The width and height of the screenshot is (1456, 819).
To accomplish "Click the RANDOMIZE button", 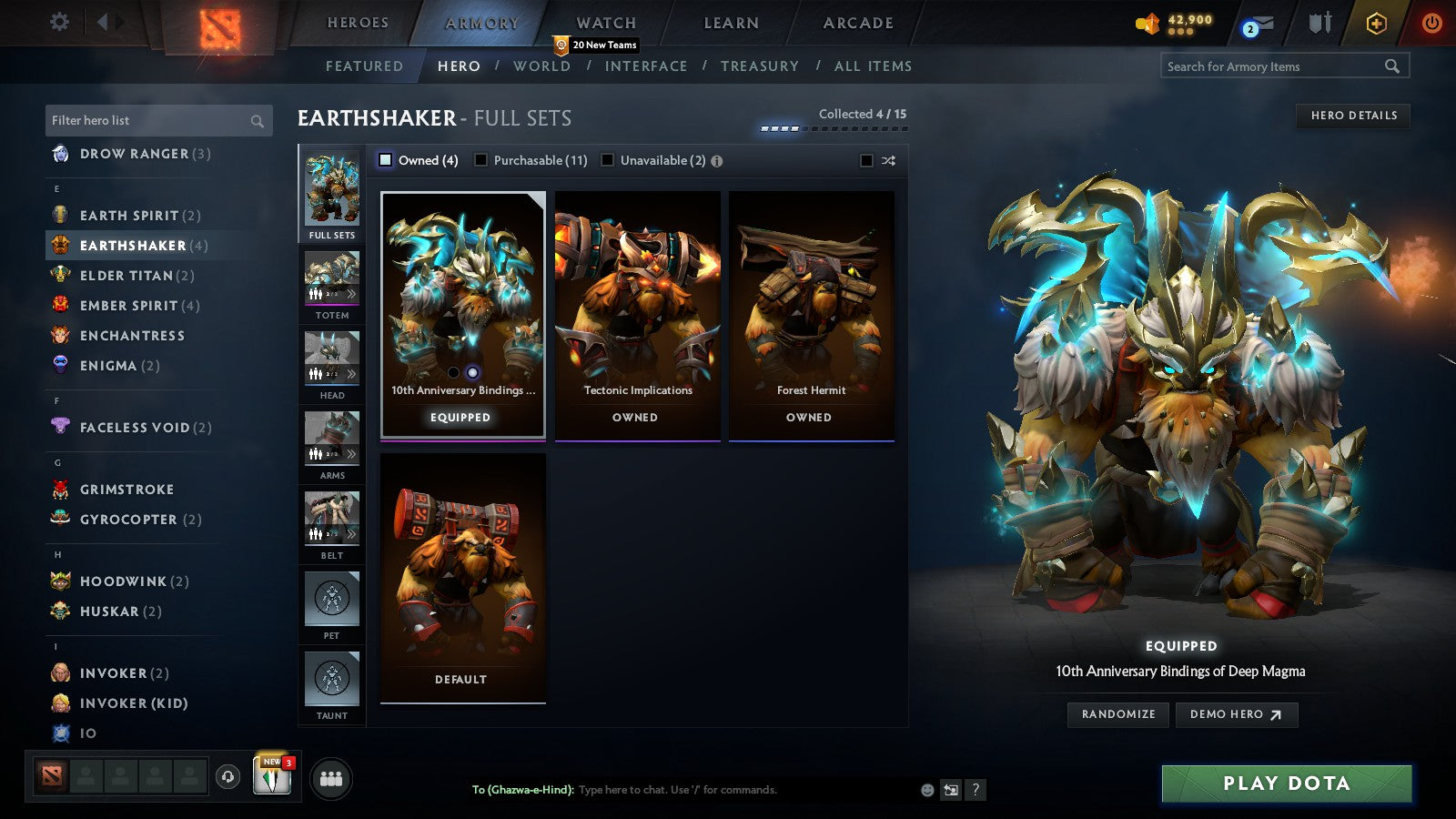I will tap(1117, 714).
